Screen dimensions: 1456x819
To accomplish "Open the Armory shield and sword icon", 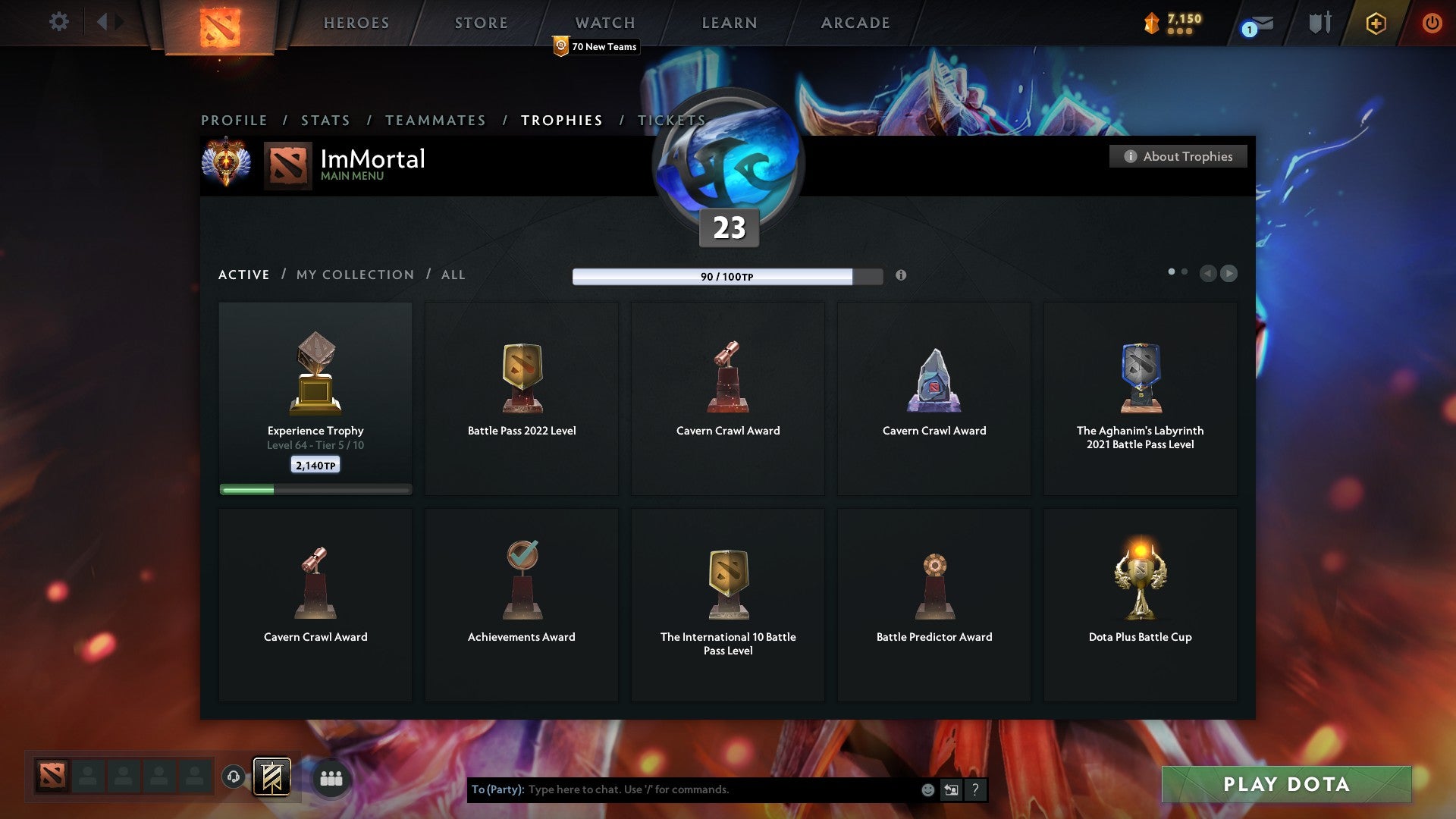I will click(1319, 23).
